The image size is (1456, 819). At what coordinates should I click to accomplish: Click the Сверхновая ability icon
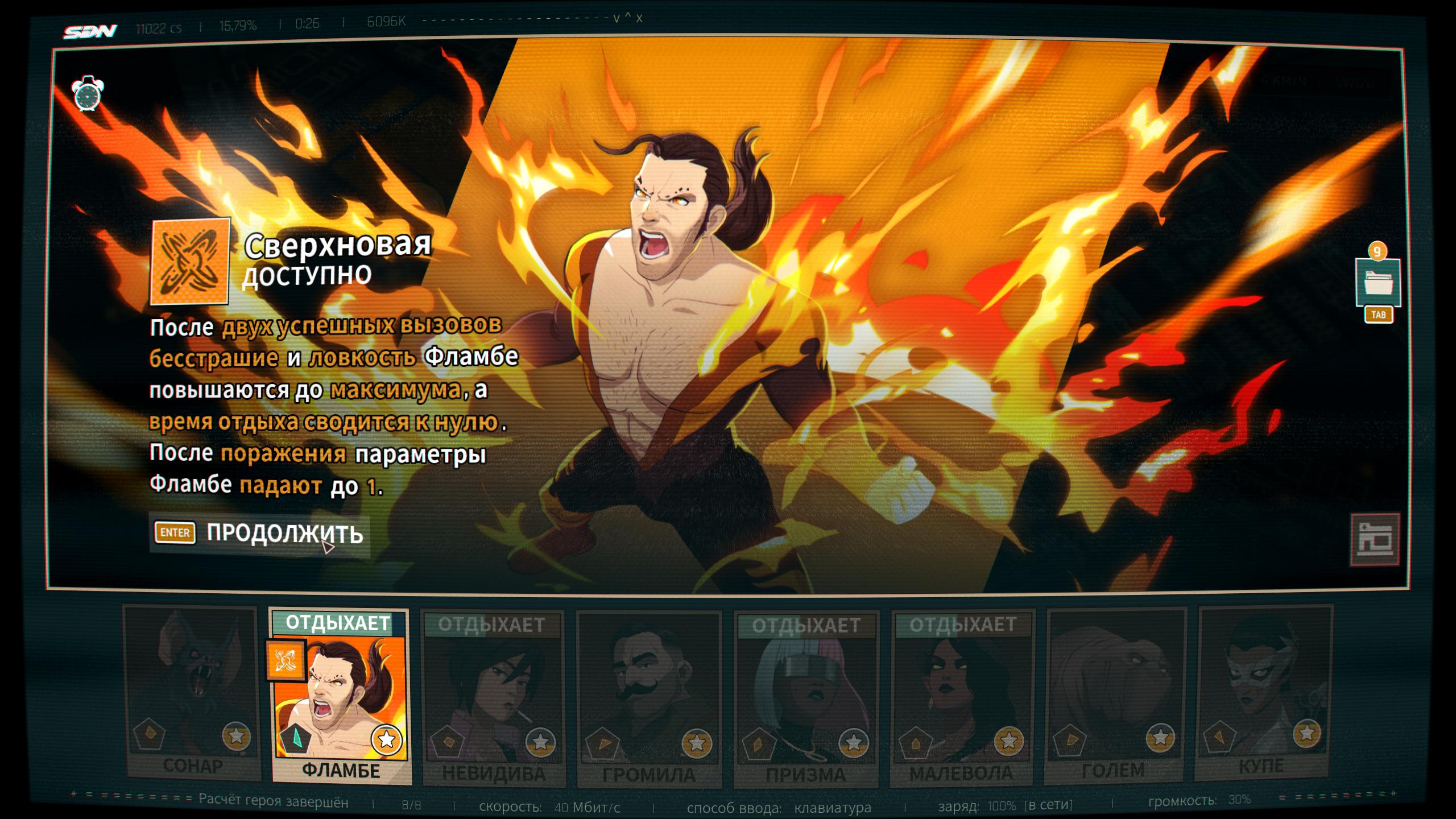[190, 262]
